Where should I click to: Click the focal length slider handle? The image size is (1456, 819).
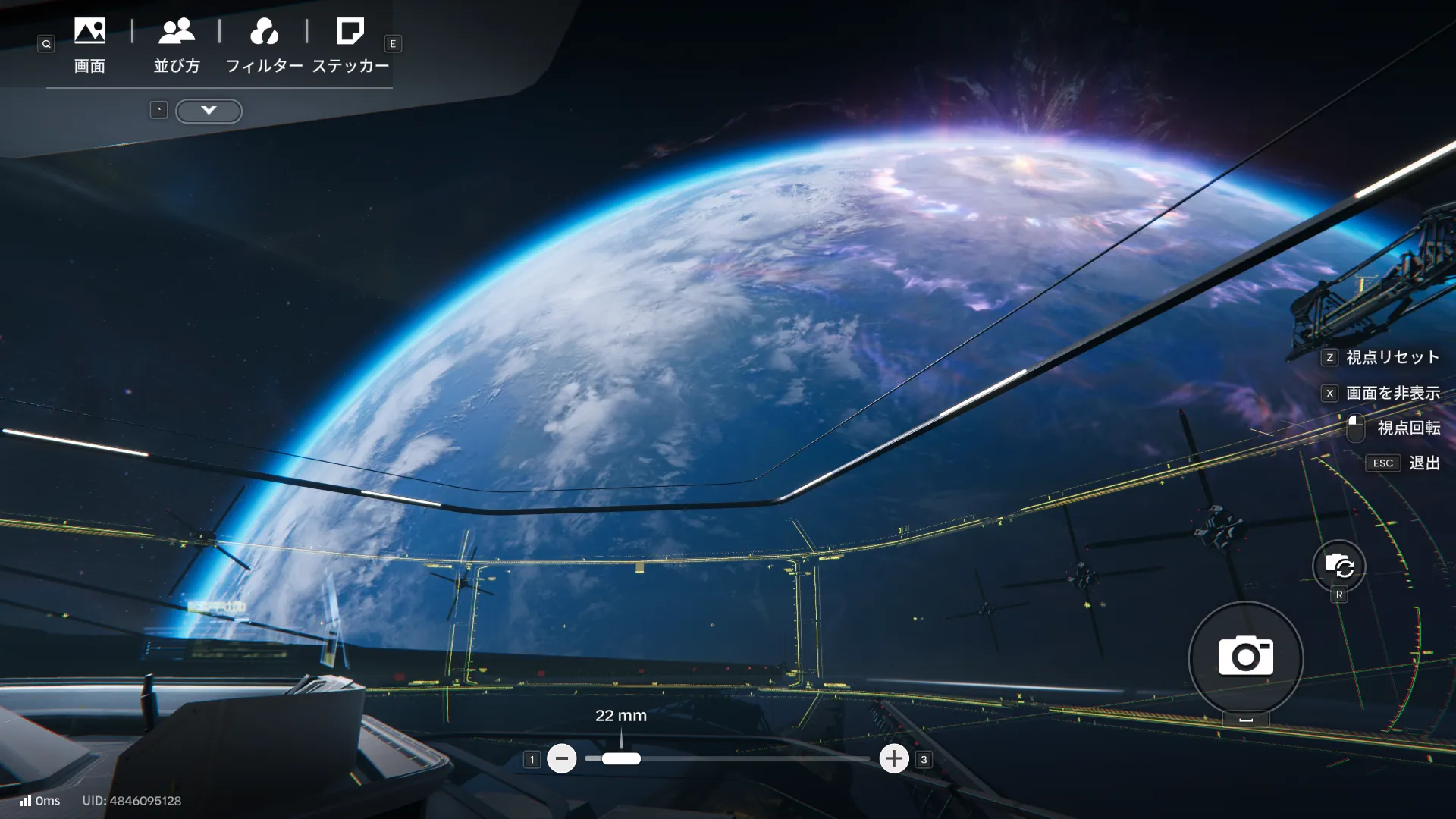pos(621,758)
